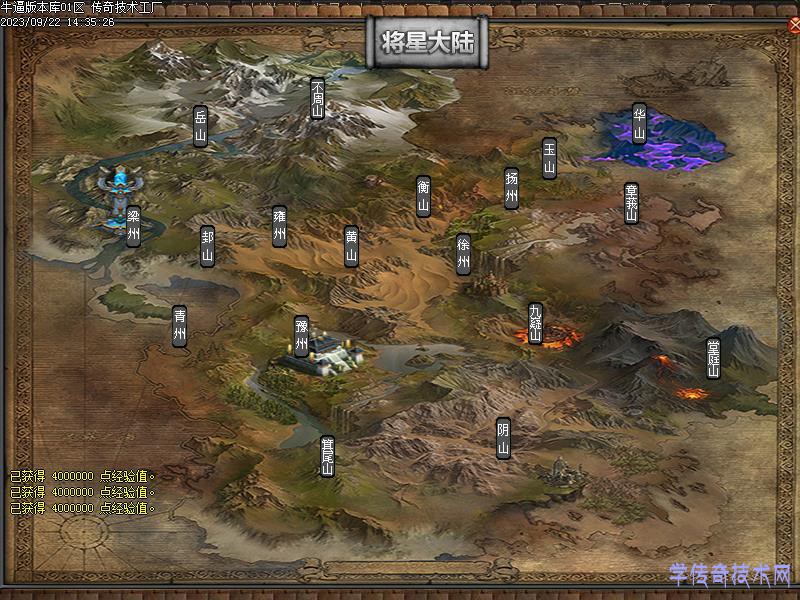Select the 堂庭山 location label
The image size is (800, 600).
coord(713,358)
